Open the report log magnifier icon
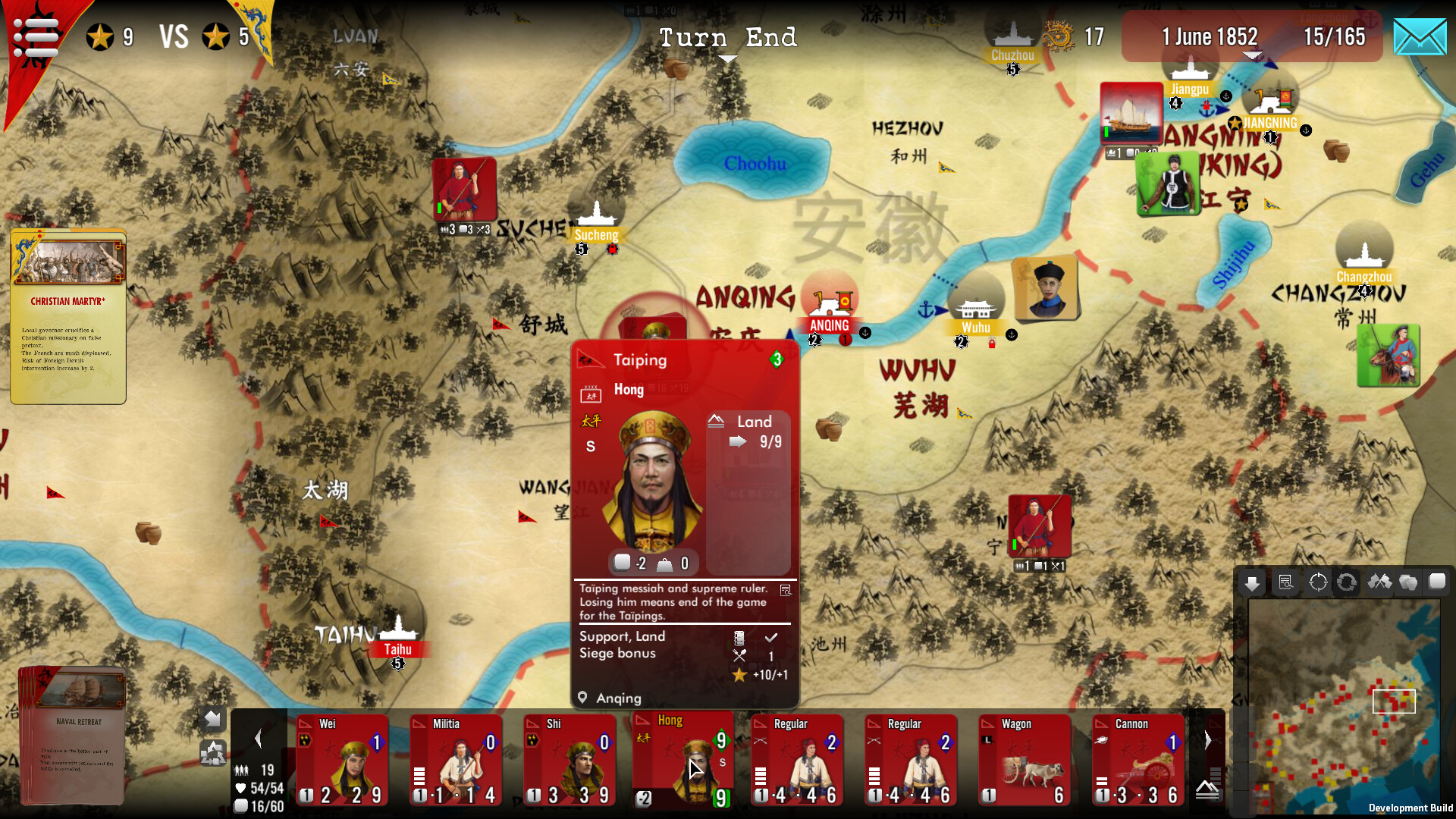The image size is (1456, 819). (1287, 582)
